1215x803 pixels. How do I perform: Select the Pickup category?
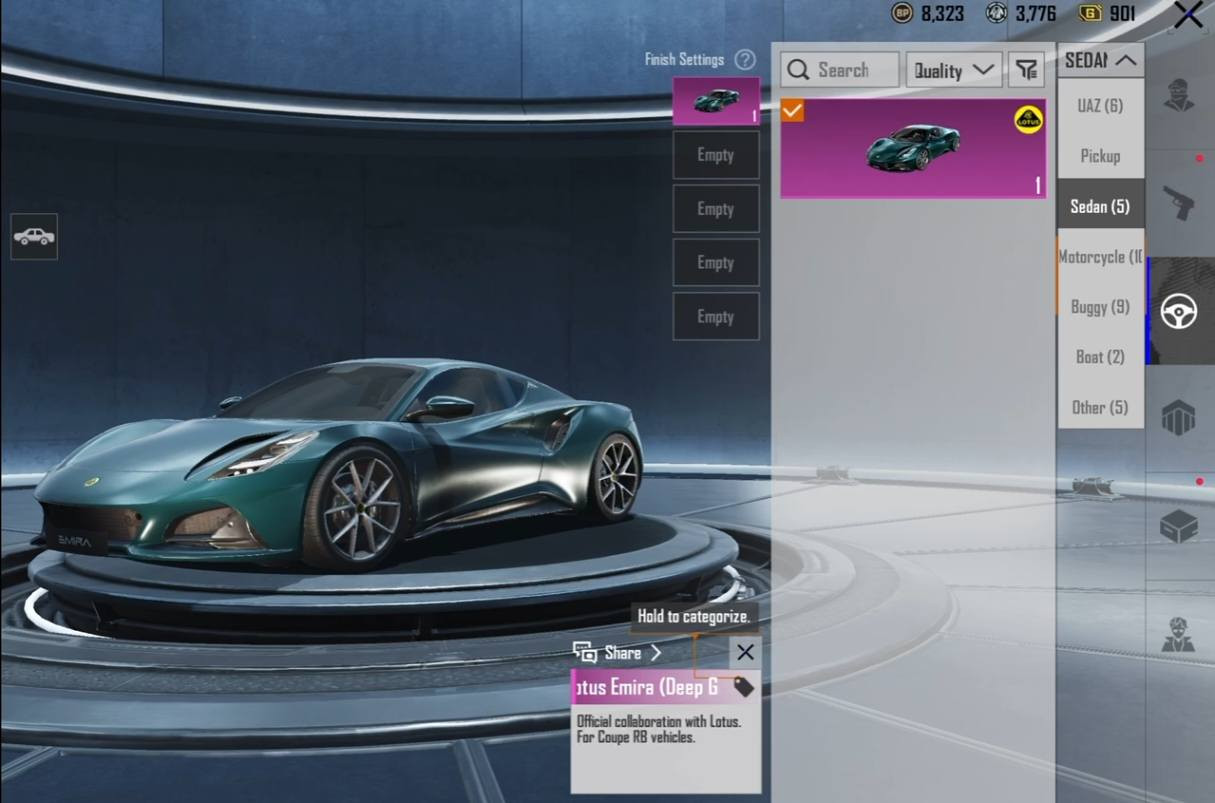pos(1100,156)
